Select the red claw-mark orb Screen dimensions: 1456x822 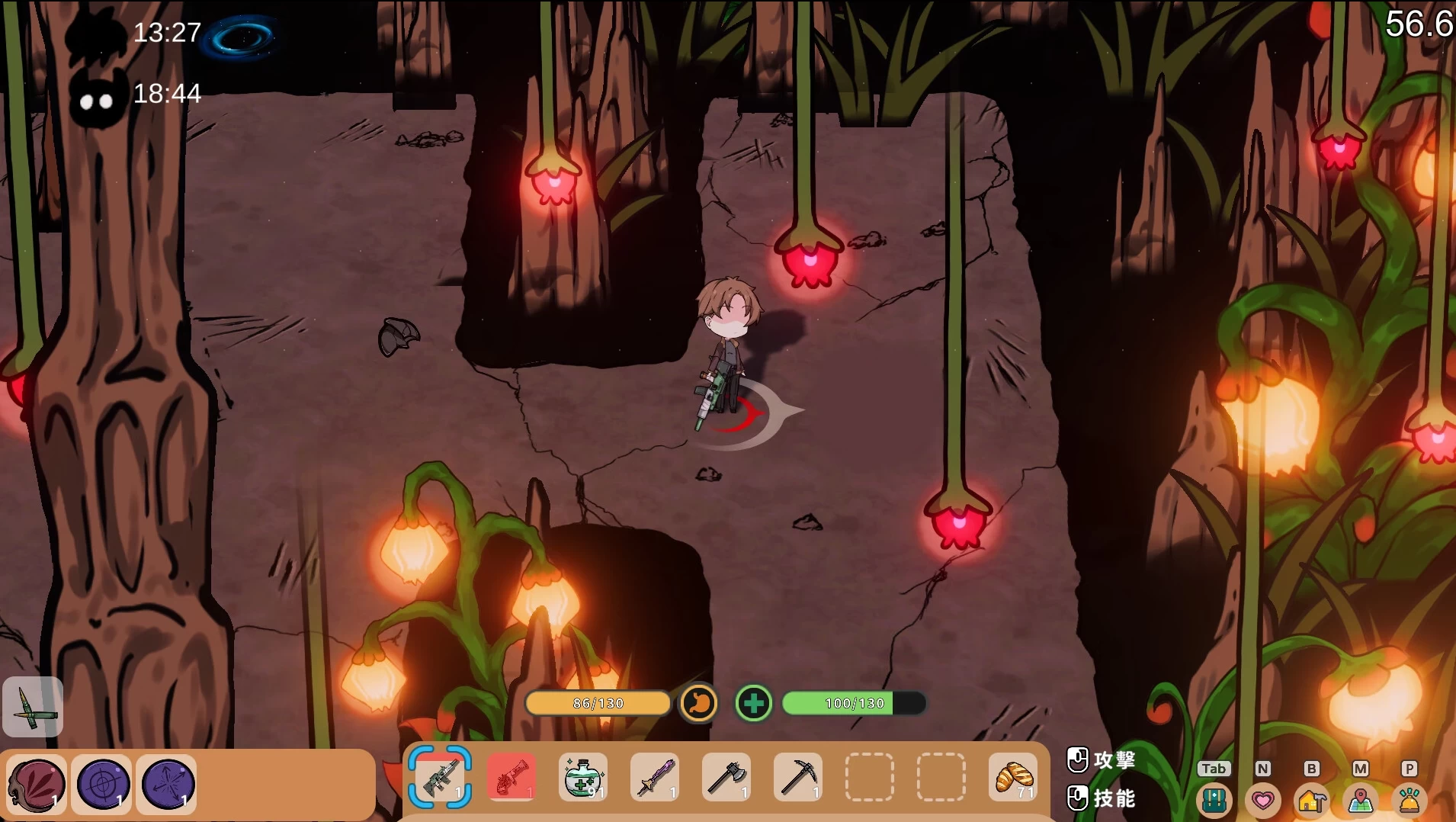coord(36,784)
